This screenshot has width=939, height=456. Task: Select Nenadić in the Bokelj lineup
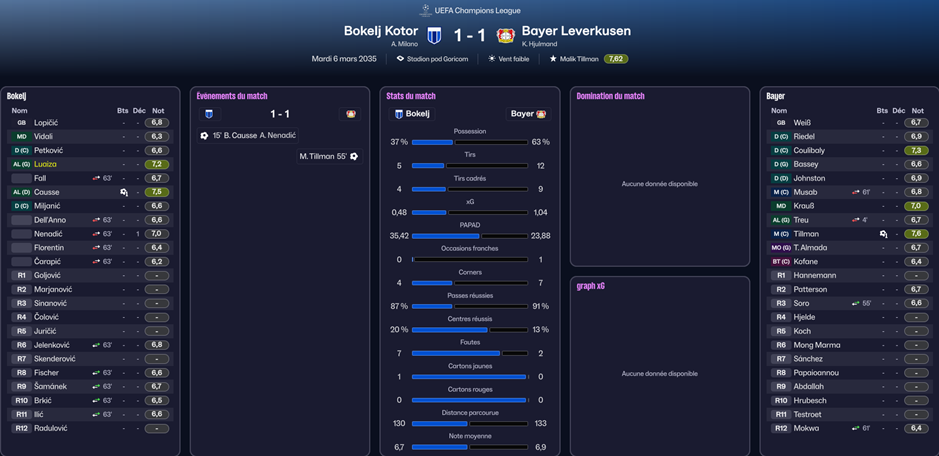click(49, 234)
